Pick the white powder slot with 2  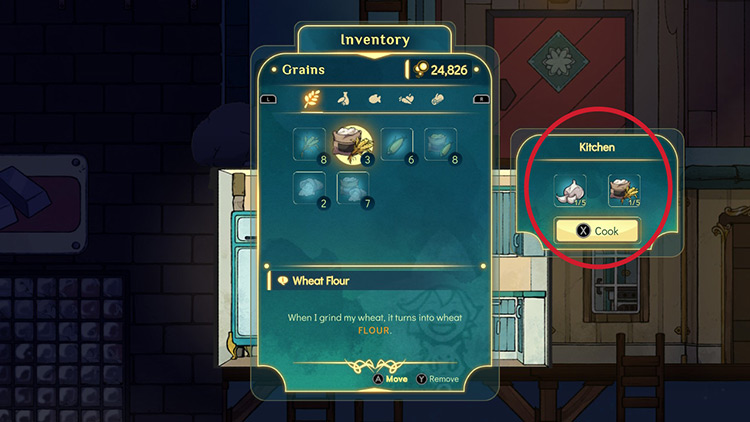pyautogui.click(x=308, y=187)
